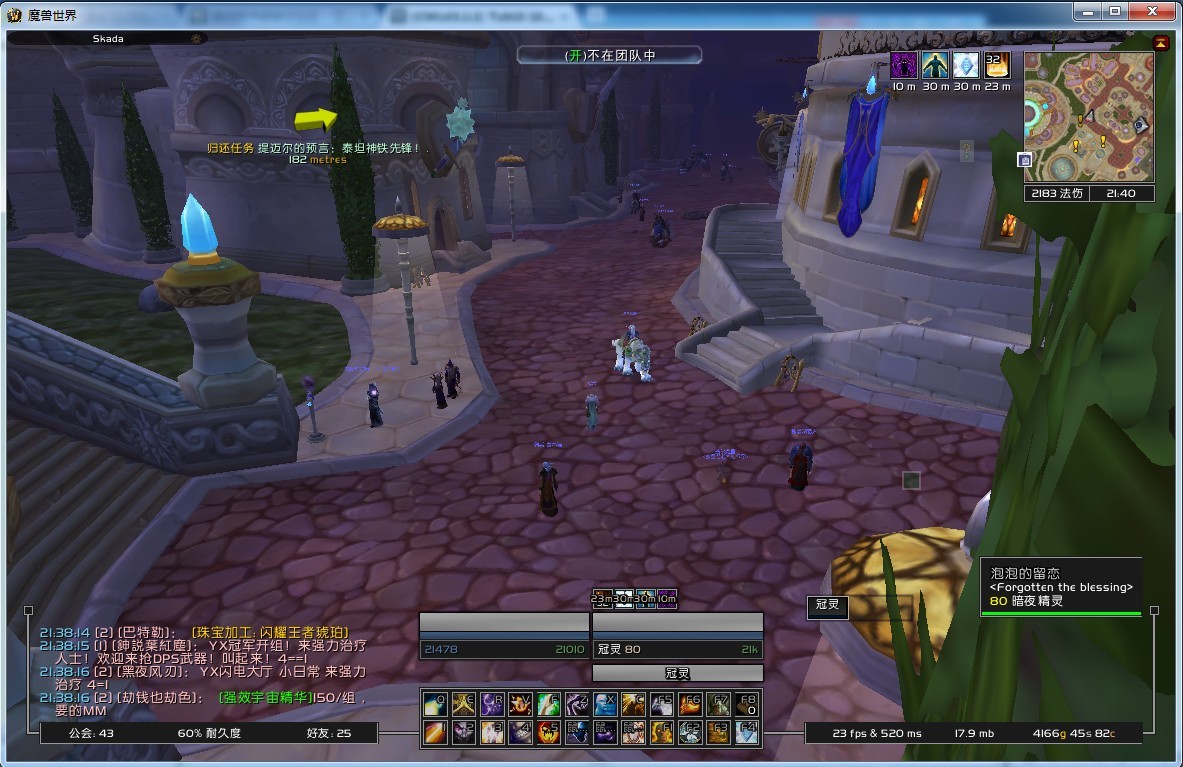
Task: Select the purple shadow-figure buff icon
Action: pos(904,66)
